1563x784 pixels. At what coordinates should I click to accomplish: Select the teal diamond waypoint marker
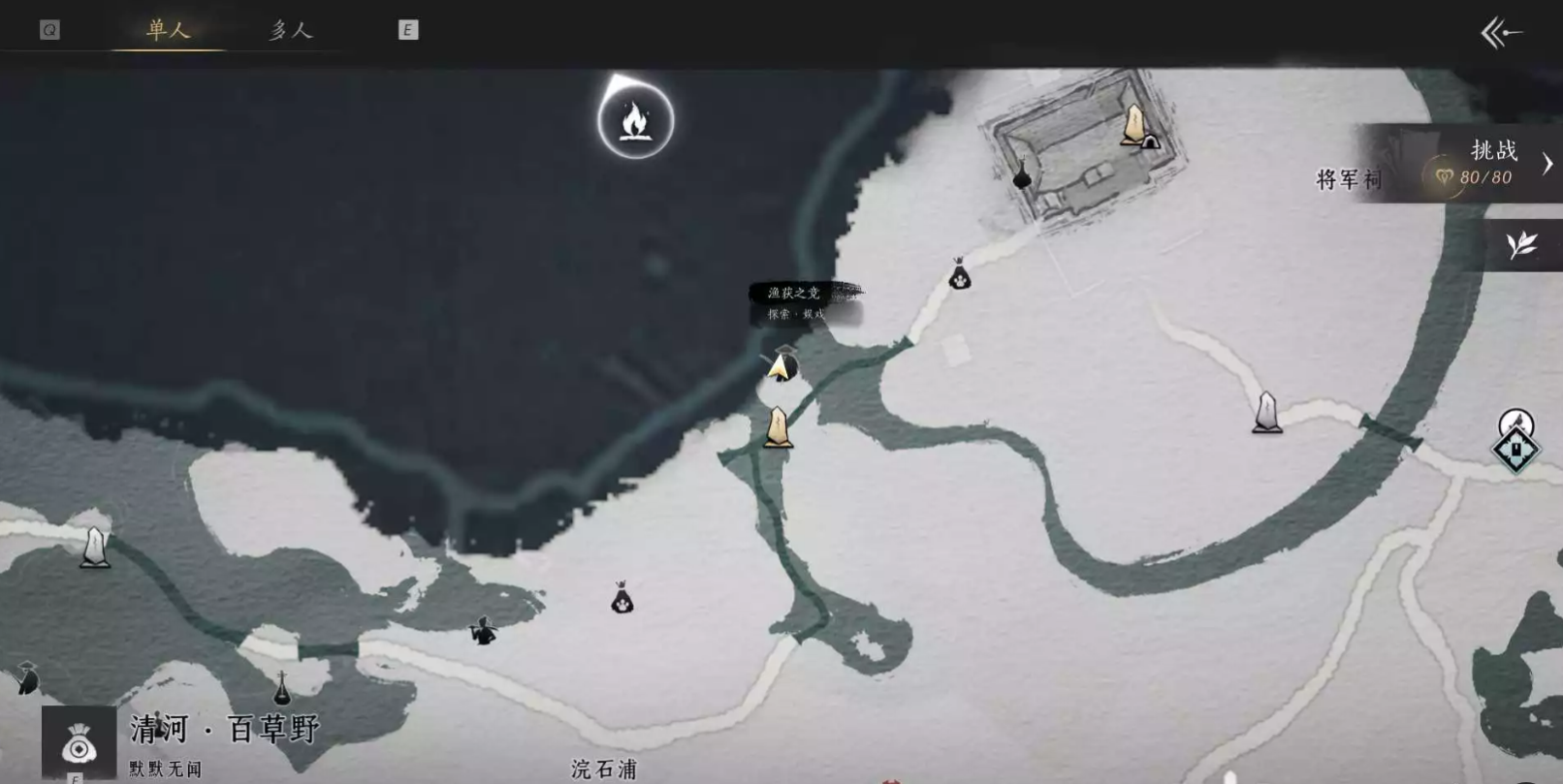(x=1515, y=449)
